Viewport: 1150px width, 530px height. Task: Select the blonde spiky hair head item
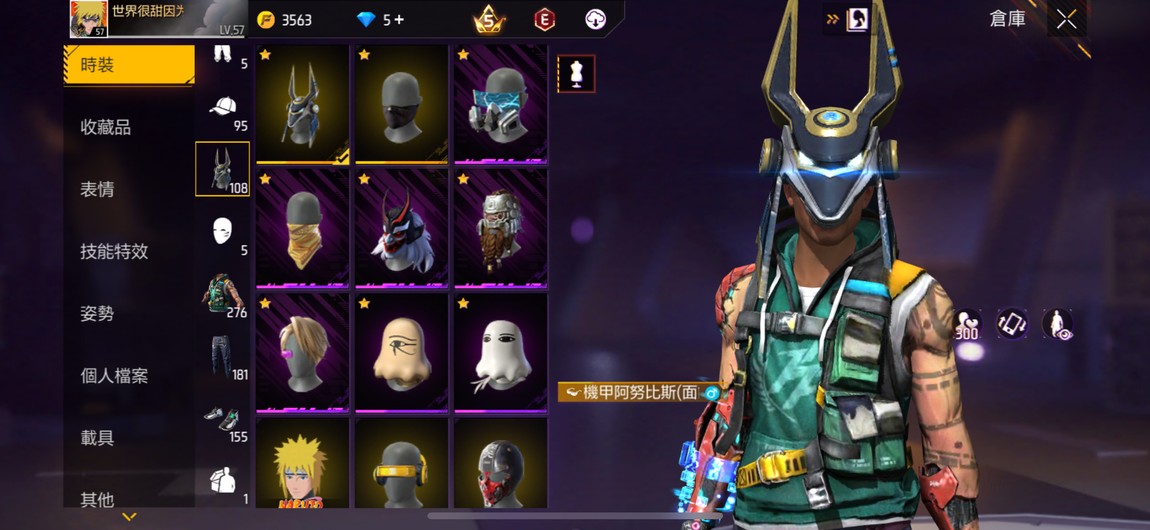(x=302, y=465)
